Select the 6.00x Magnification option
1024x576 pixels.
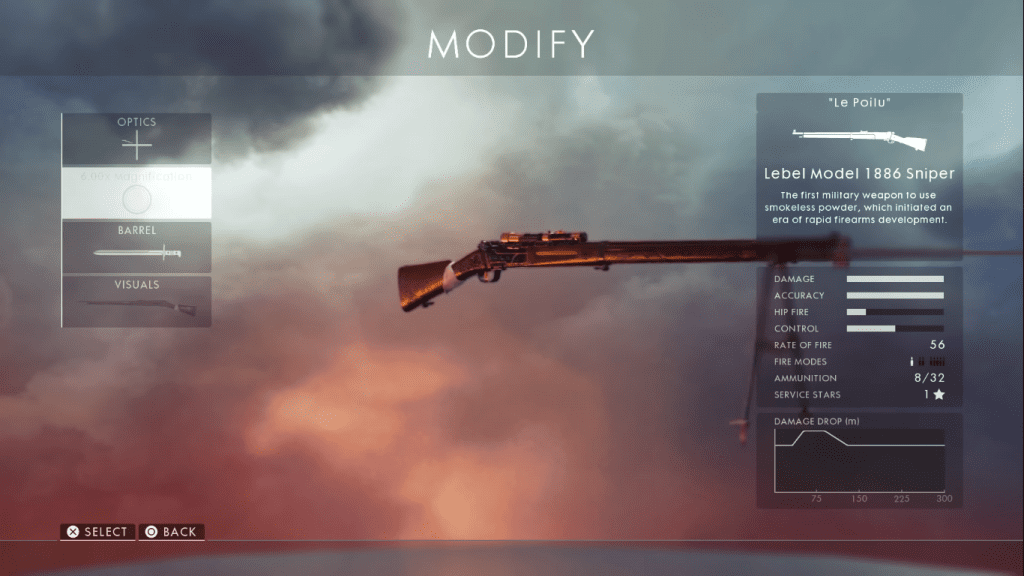(137, 193)
